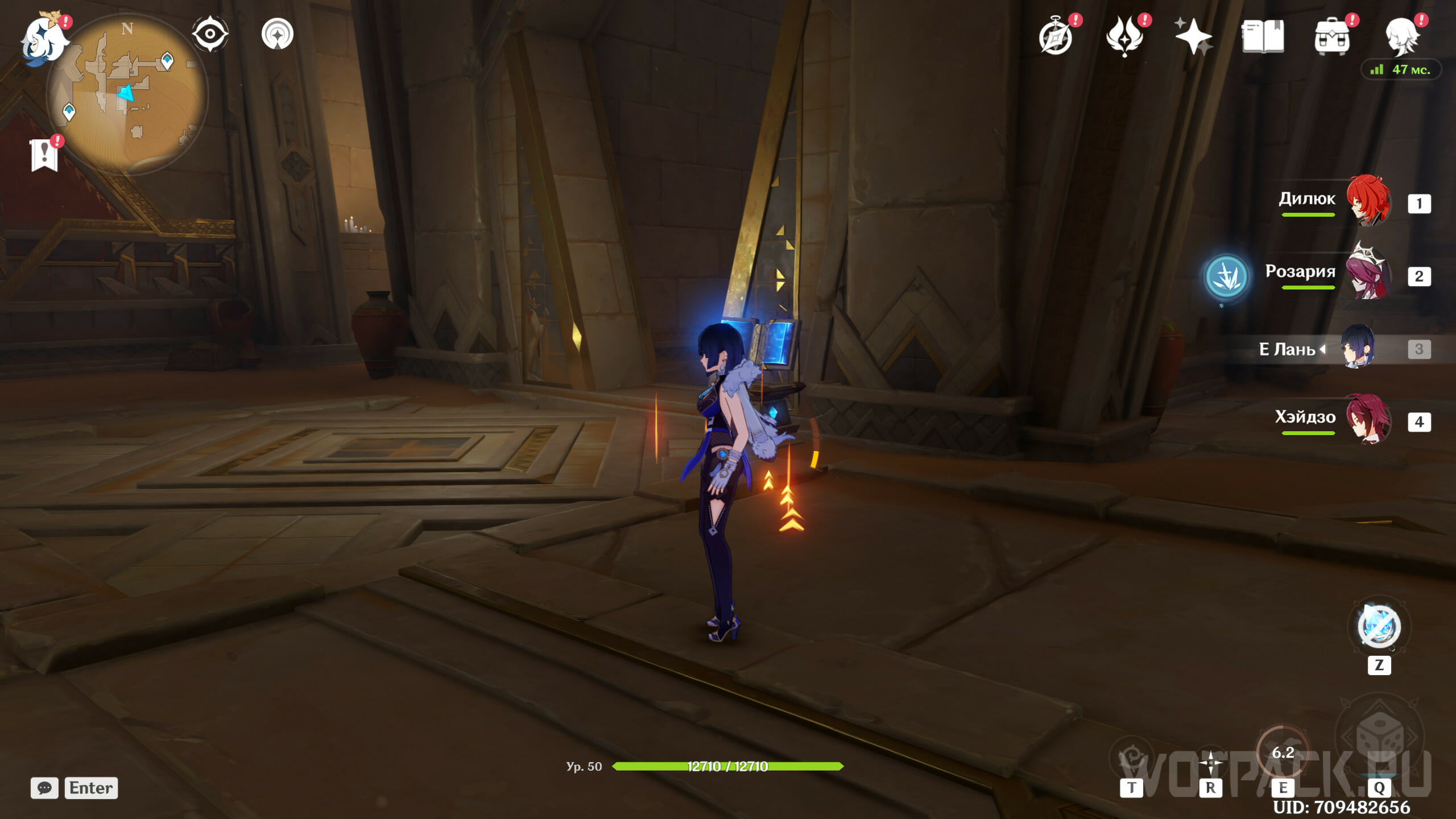
Task: Open the quest log bookmark icon
Action: tap(44, 155)
